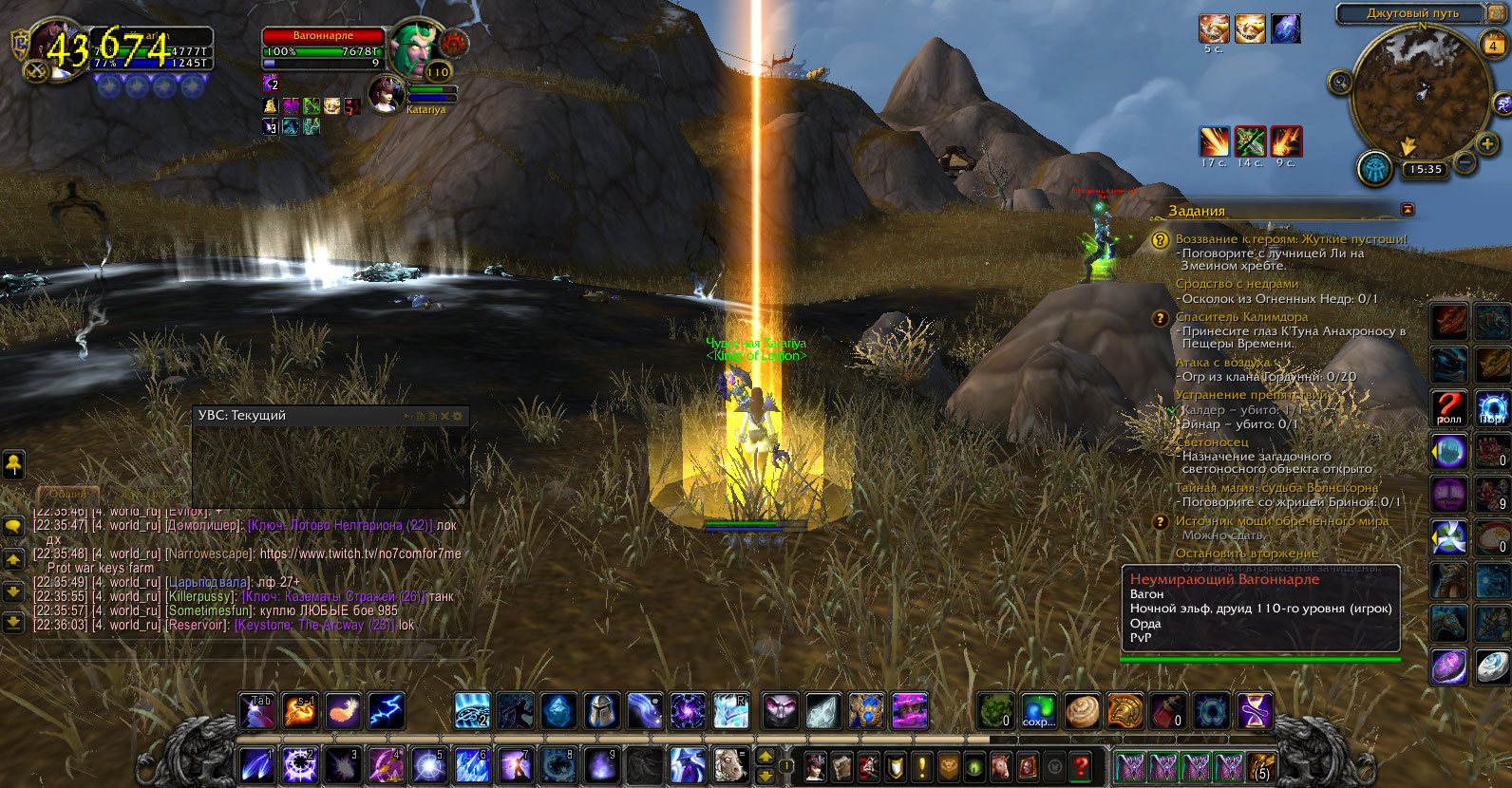The image size is (1512, 788).
Task: Select the Спаситель Калимдора quest entry
Action: coord(1241,317)
